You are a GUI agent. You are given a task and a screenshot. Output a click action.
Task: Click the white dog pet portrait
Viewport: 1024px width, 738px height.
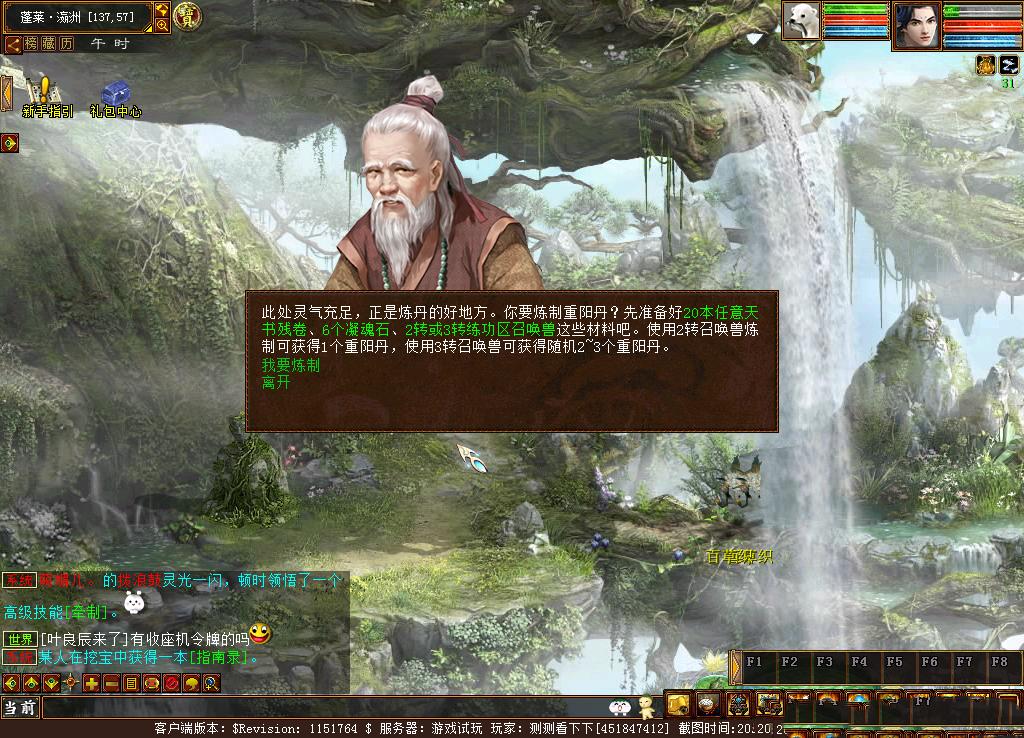(800, 21)
